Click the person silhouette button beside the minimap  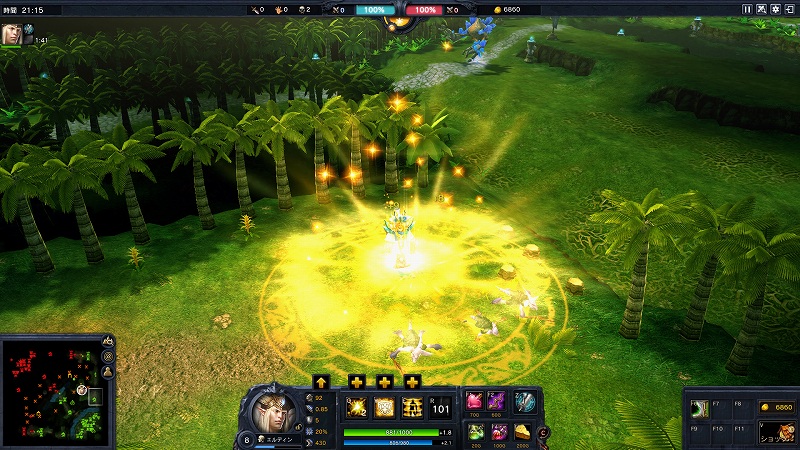click(x=108, y=372)
